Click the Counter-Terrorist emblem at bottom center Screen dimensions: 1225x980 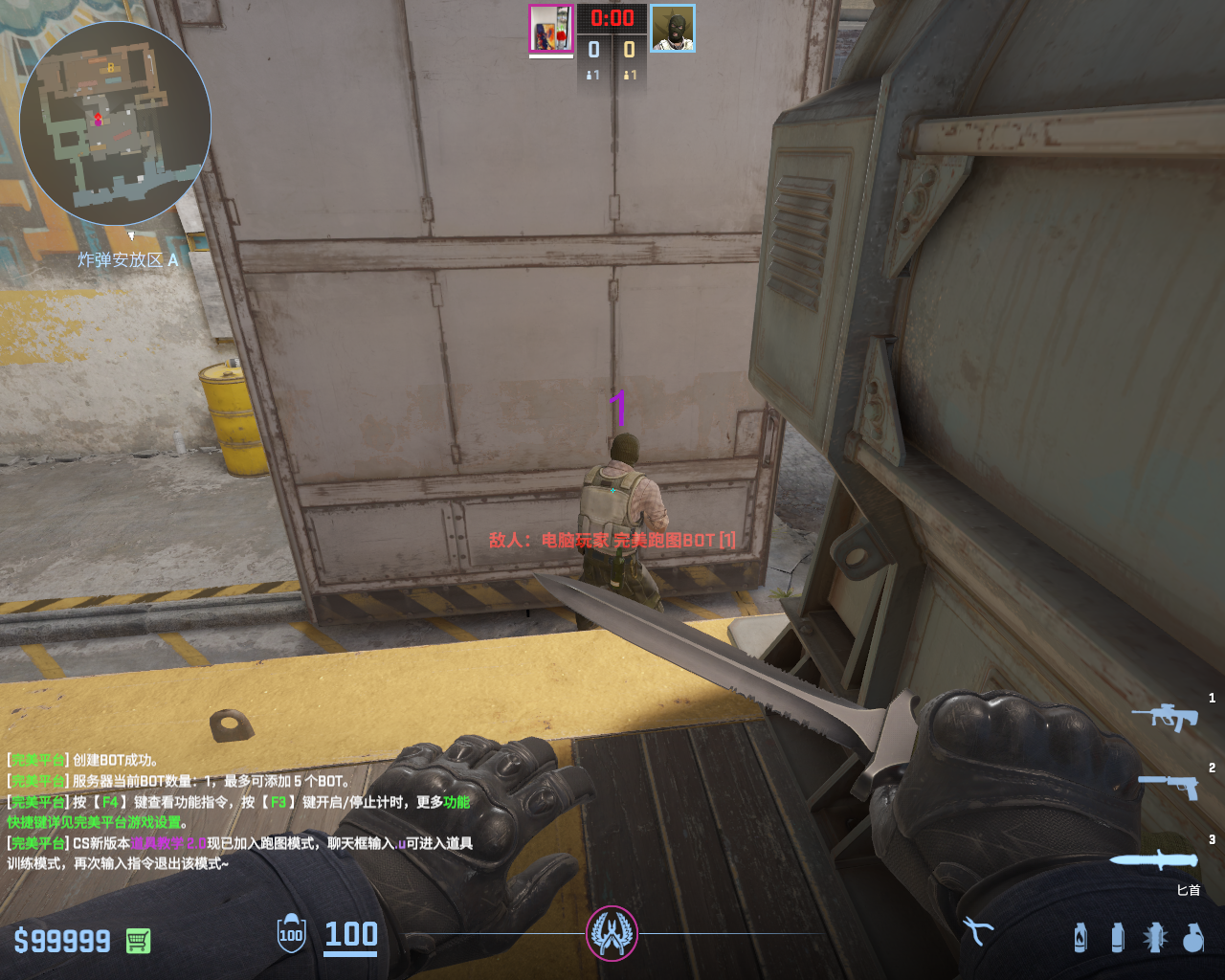(612, 933)
